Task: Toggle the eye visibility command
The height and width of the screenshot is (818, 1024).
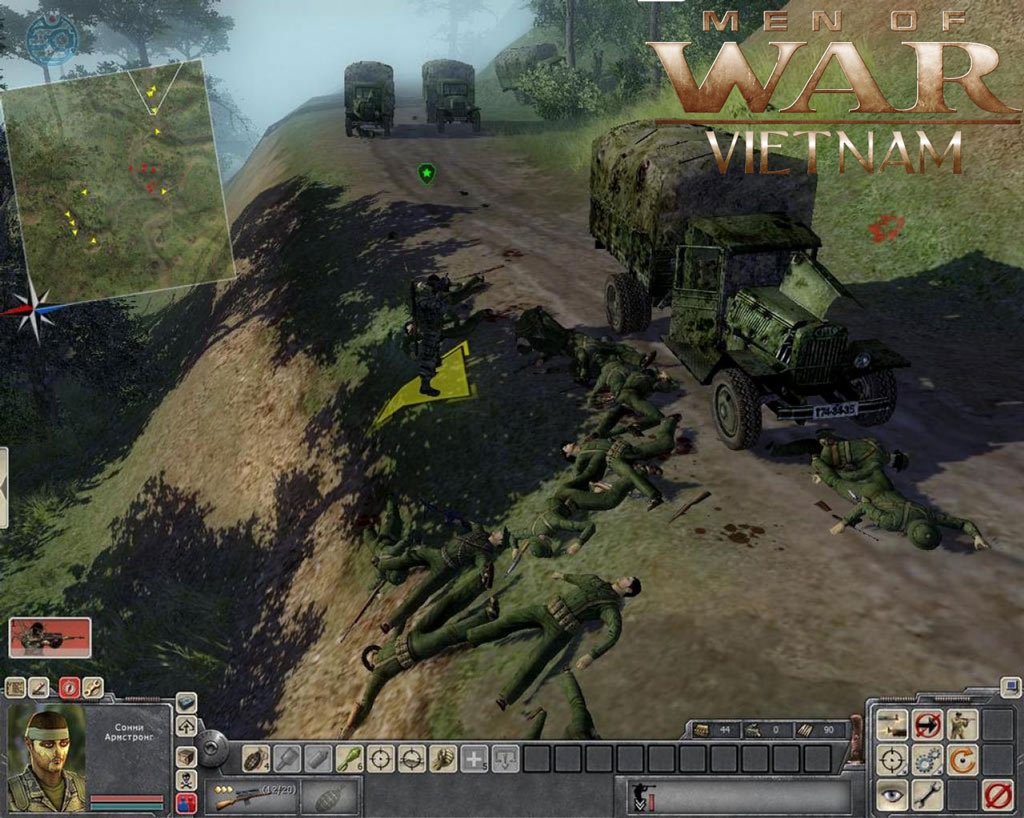Action: coord(893,796)
